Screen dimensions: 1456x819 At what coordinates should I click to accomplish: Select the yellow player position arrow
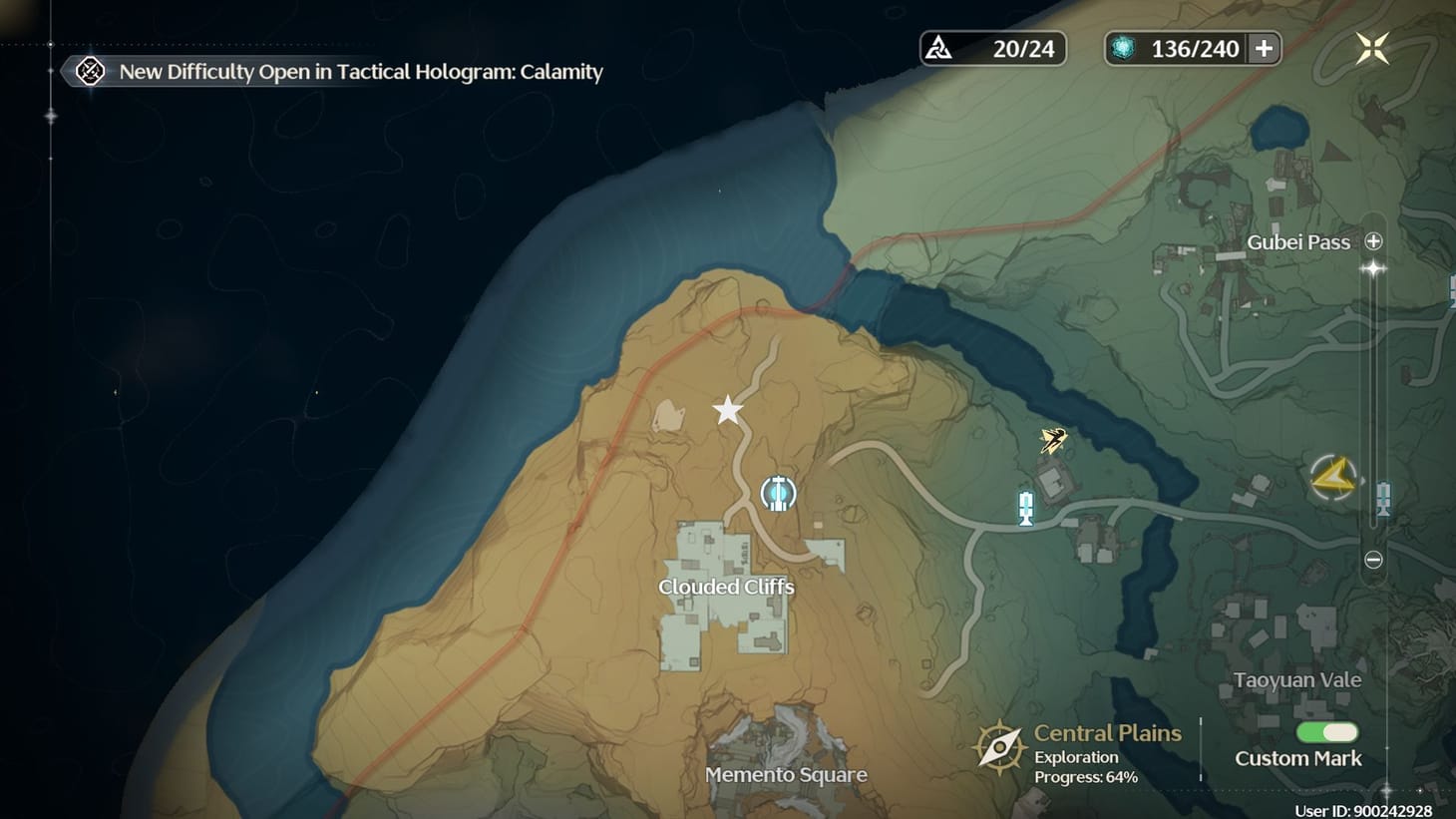[1333, 477]
